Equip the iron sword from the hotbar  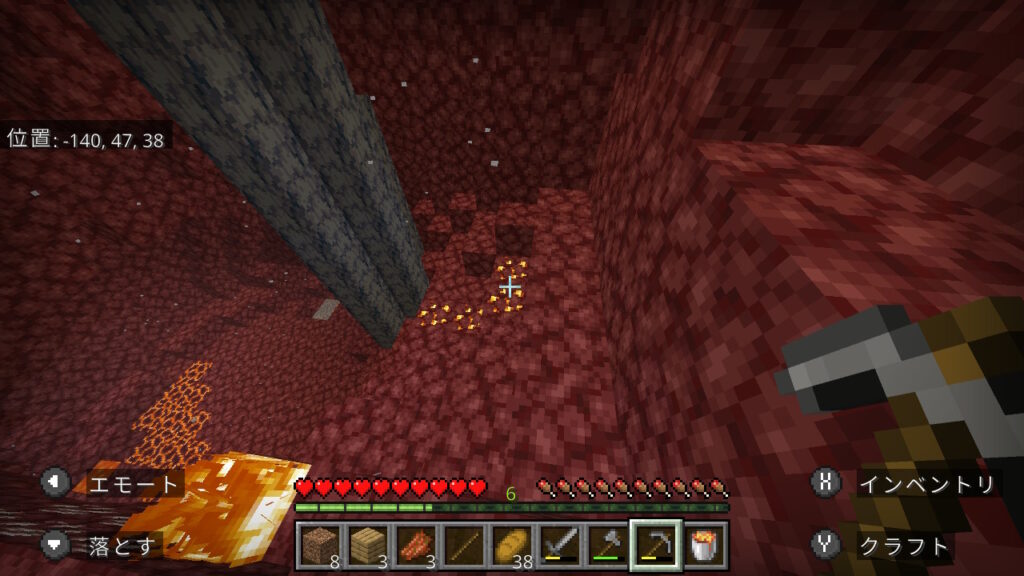(x=559, y=545)
